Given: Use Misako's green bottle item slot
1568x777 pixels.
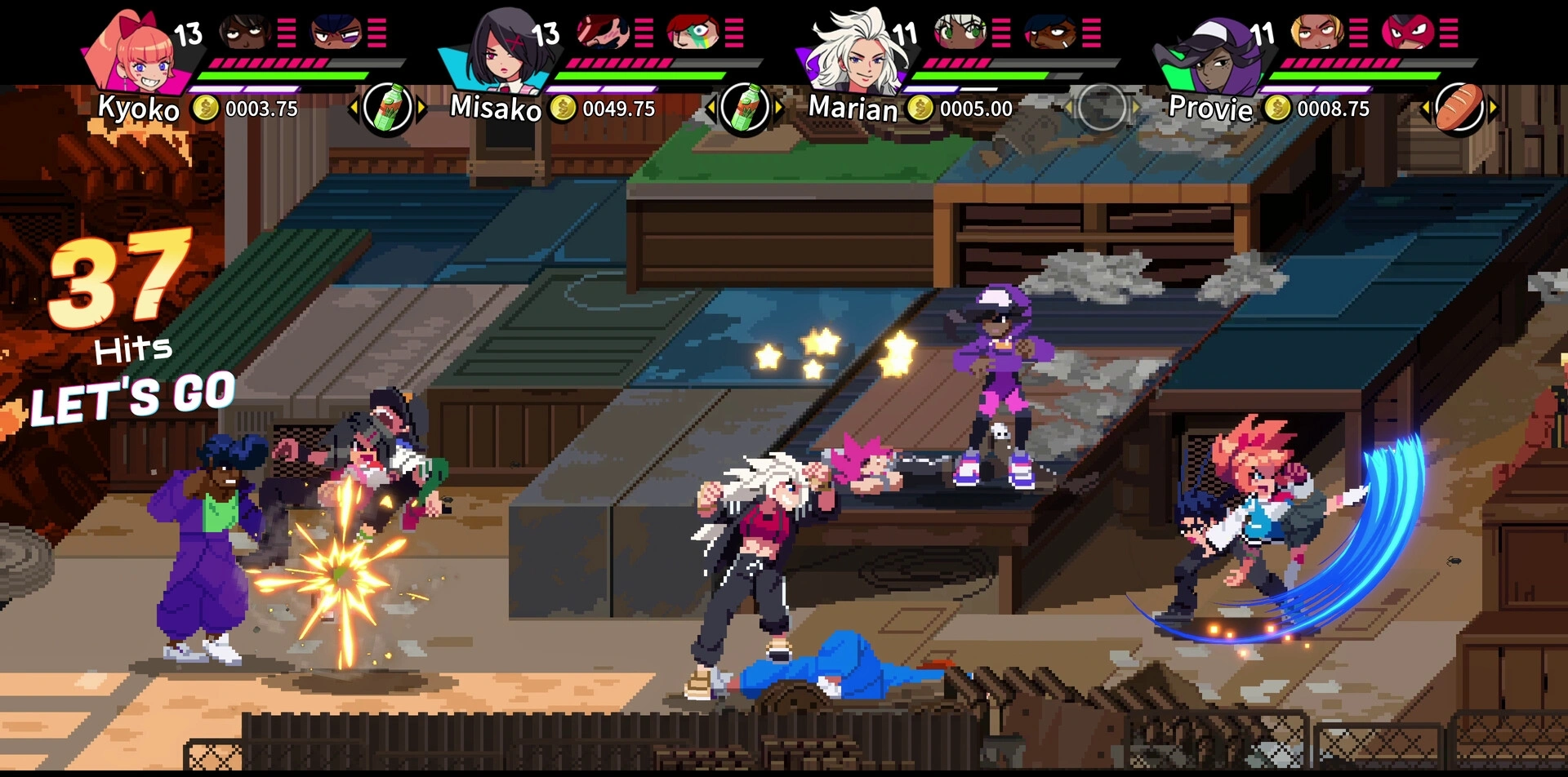Looking at the screenshot, I should [x=744, y=107].
